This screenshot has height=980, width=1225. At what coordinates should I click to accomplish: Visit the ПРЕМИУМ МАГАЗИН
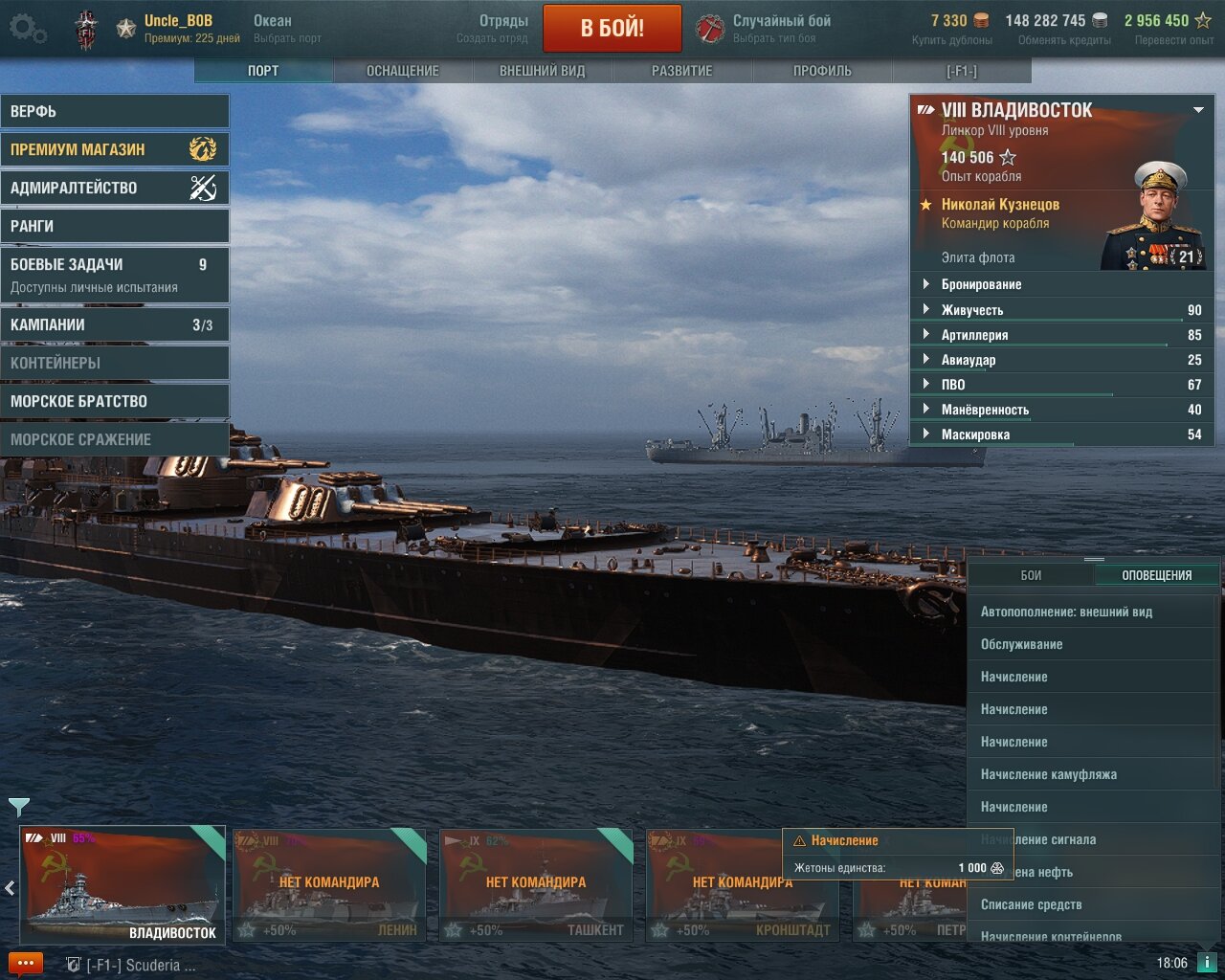pos(114,149)
